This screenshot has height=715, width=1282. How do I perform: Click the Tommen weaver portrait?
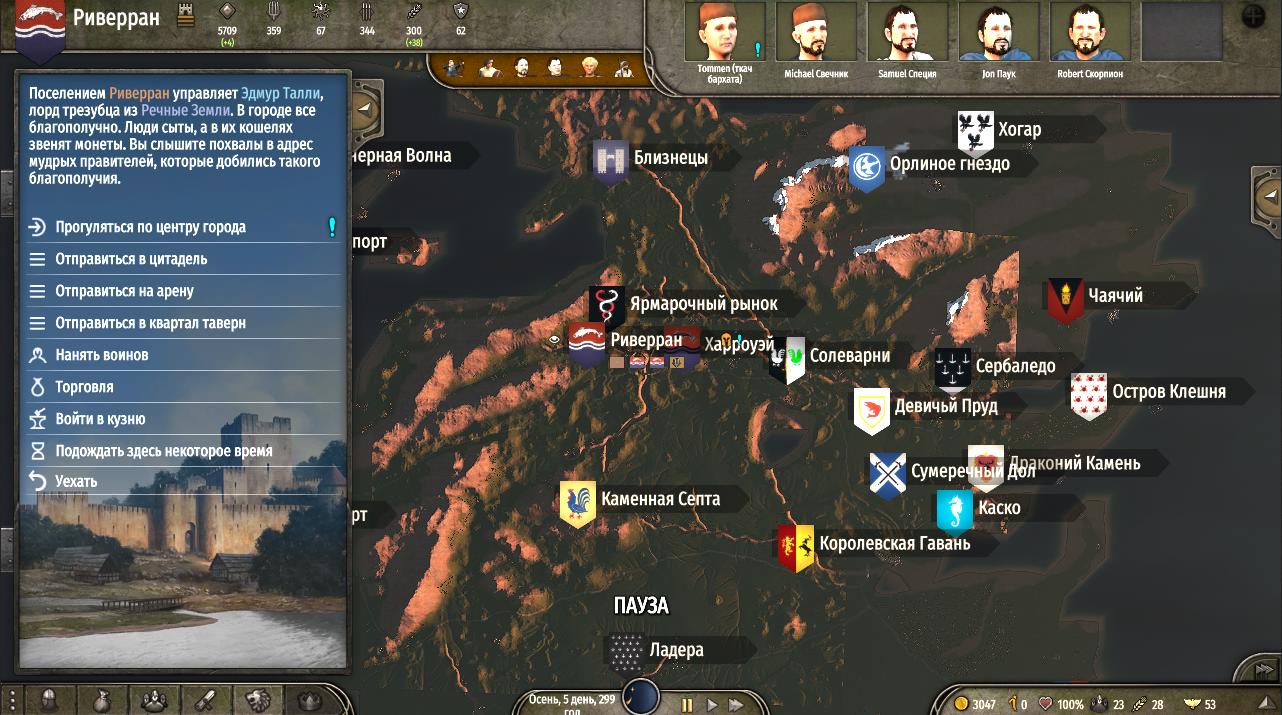pyautogui.click(x=725, y=33)
